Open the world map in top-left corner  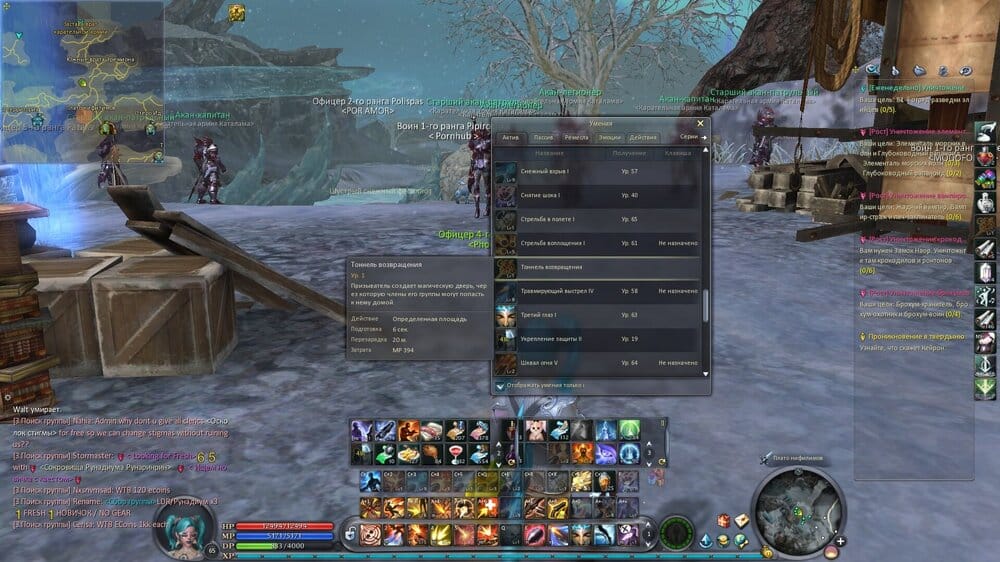click(81, 82)
